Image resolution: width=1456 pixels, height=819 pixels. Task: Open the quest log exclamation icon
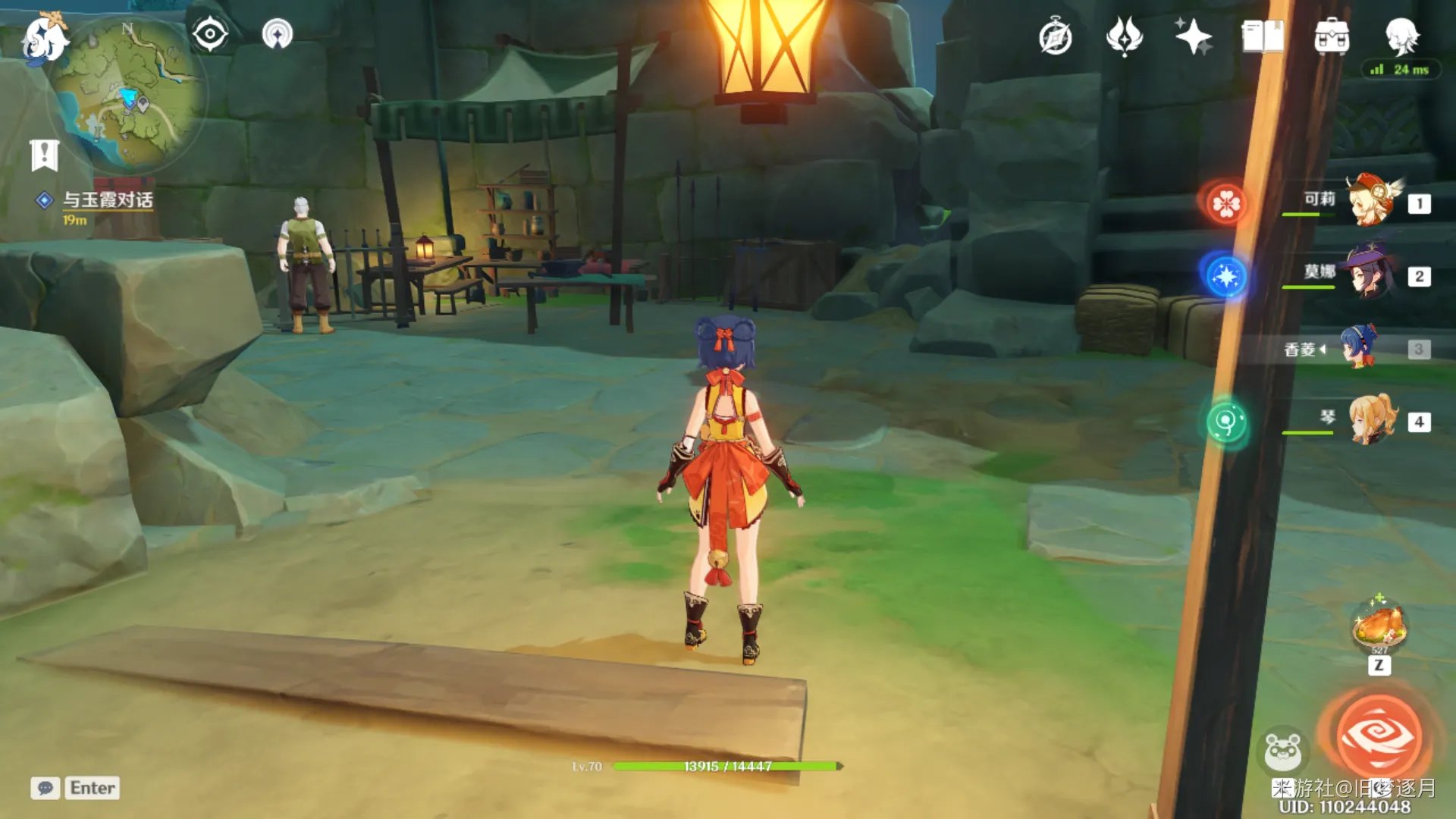tap(44, 155)
